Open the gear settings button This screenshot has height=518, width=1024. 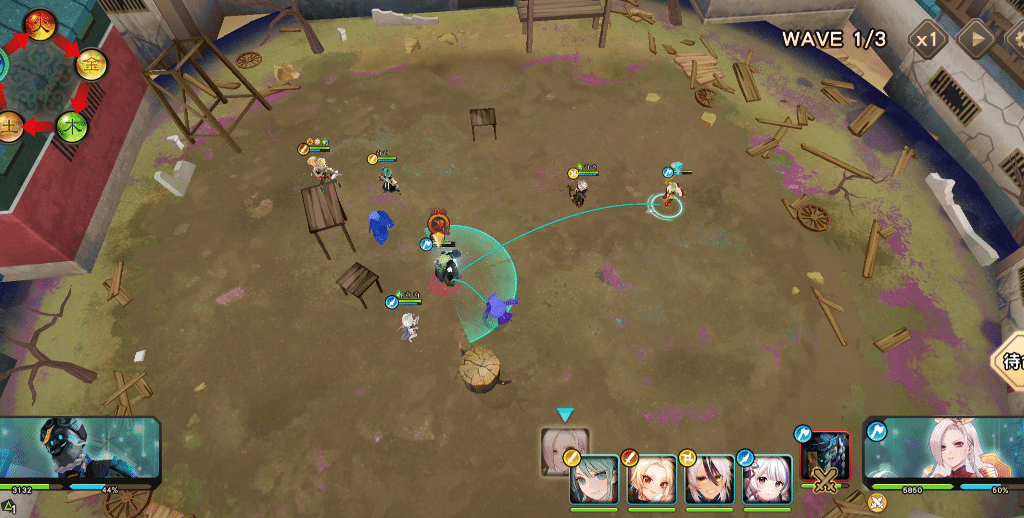click(x=1014, y=40)
